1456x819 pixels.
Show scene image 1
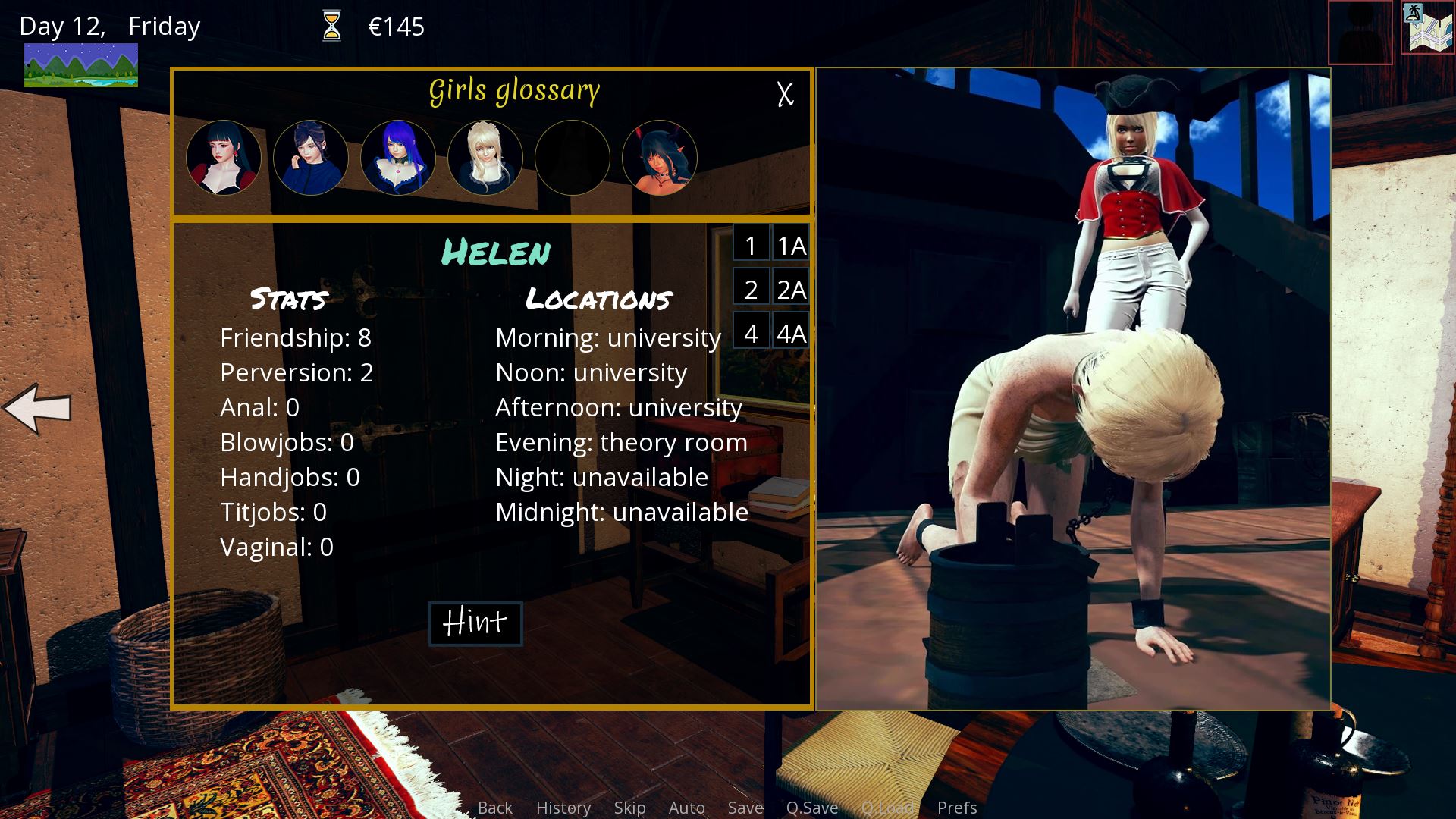[751, 245]
